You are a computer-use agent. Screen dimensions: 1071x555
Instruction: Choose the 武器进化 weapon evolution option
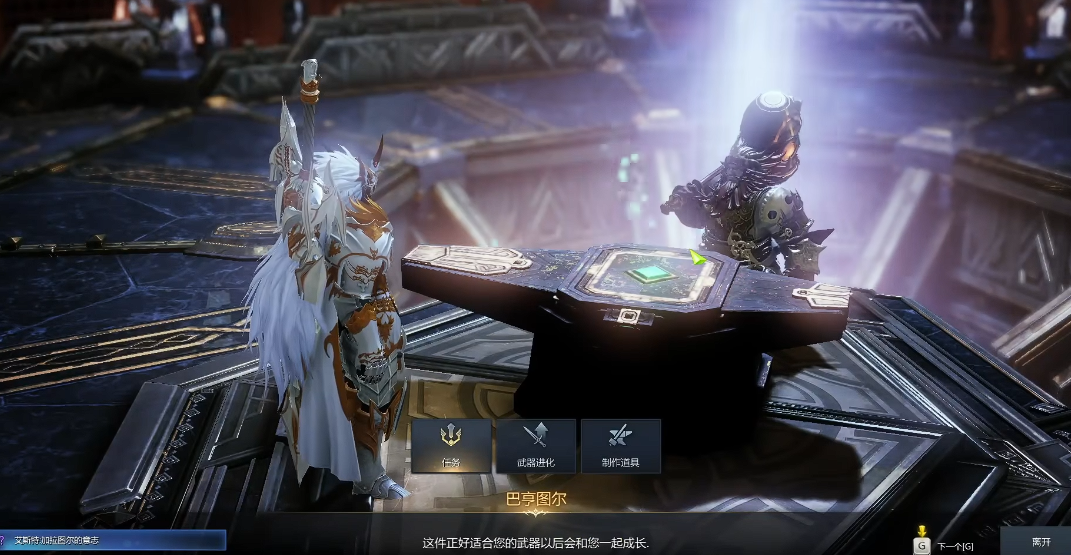(535, 445)
